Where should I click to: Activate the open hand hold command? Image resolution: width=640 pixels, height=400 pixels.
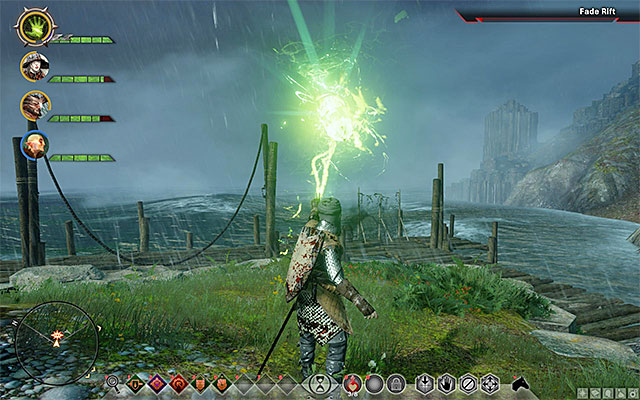[x=447, y=382]
